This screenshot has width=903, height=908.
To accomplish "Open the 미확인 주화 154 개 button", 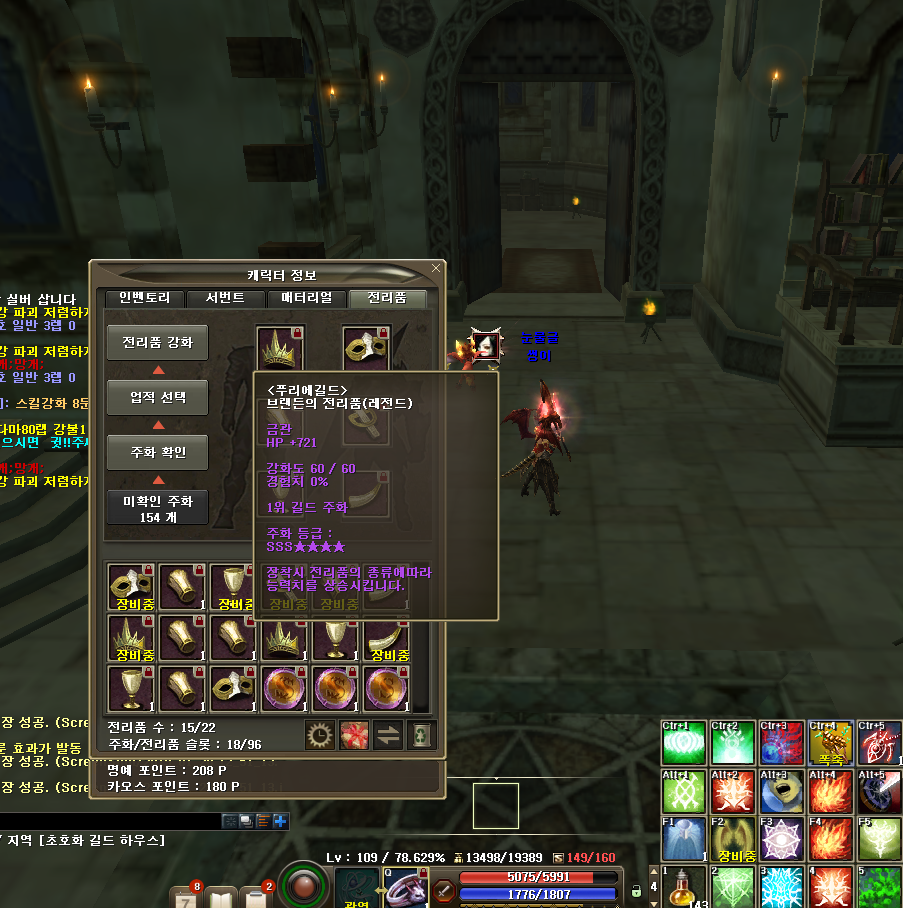I will pos(157,507).
